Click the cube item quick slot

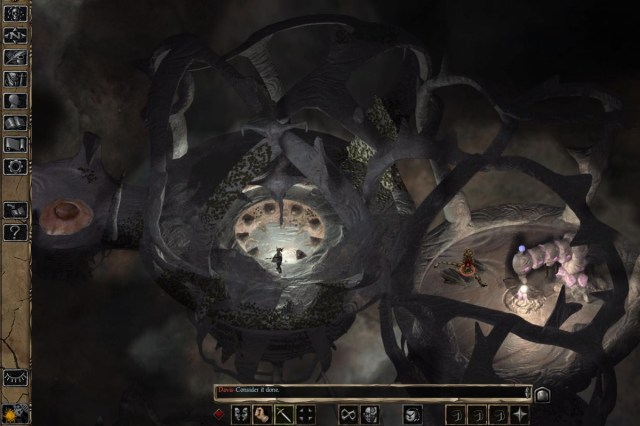[412, 414]
